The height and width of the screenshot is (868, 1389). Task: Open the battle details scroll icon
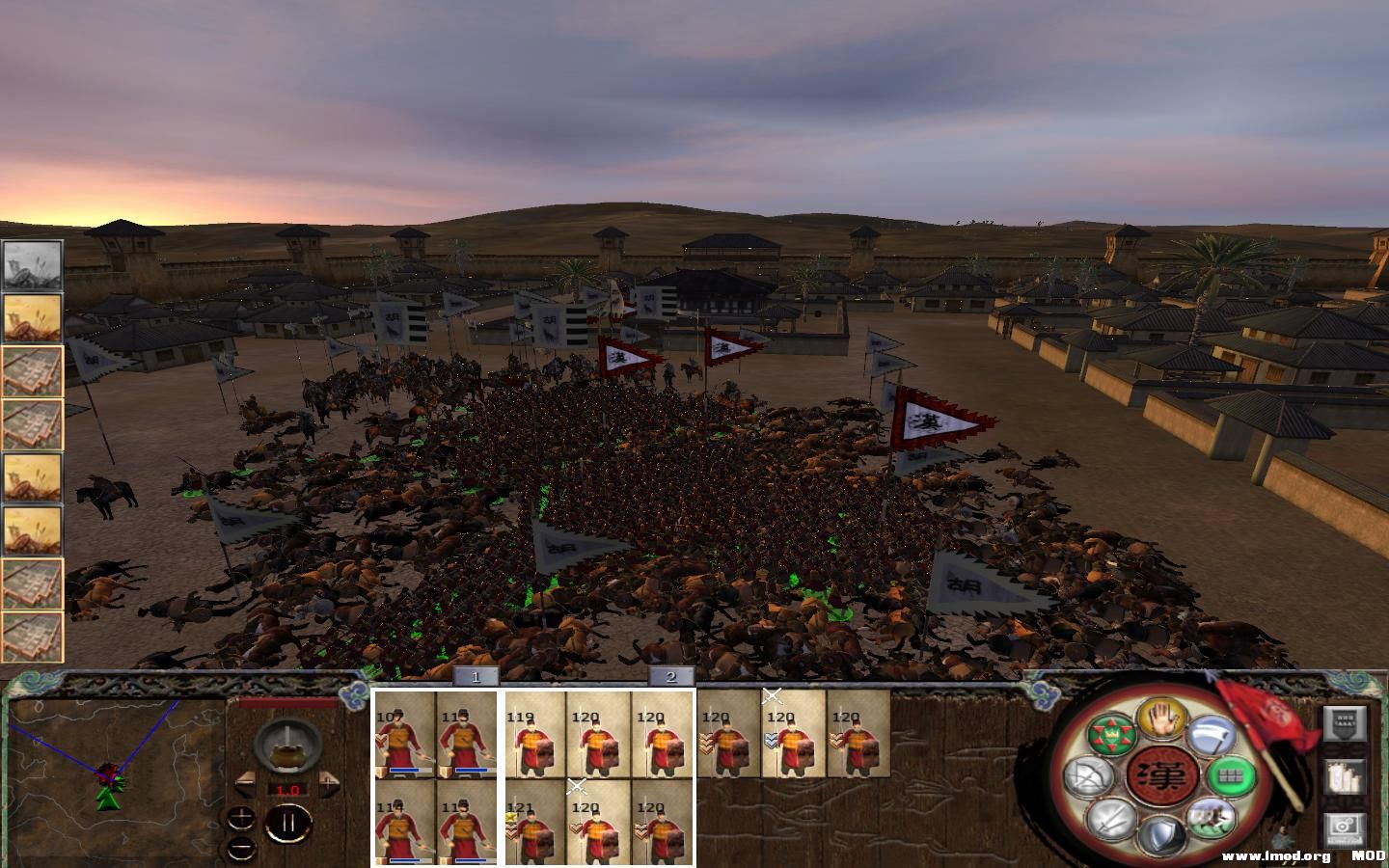pyautogui.click(x=1345, y=776)
